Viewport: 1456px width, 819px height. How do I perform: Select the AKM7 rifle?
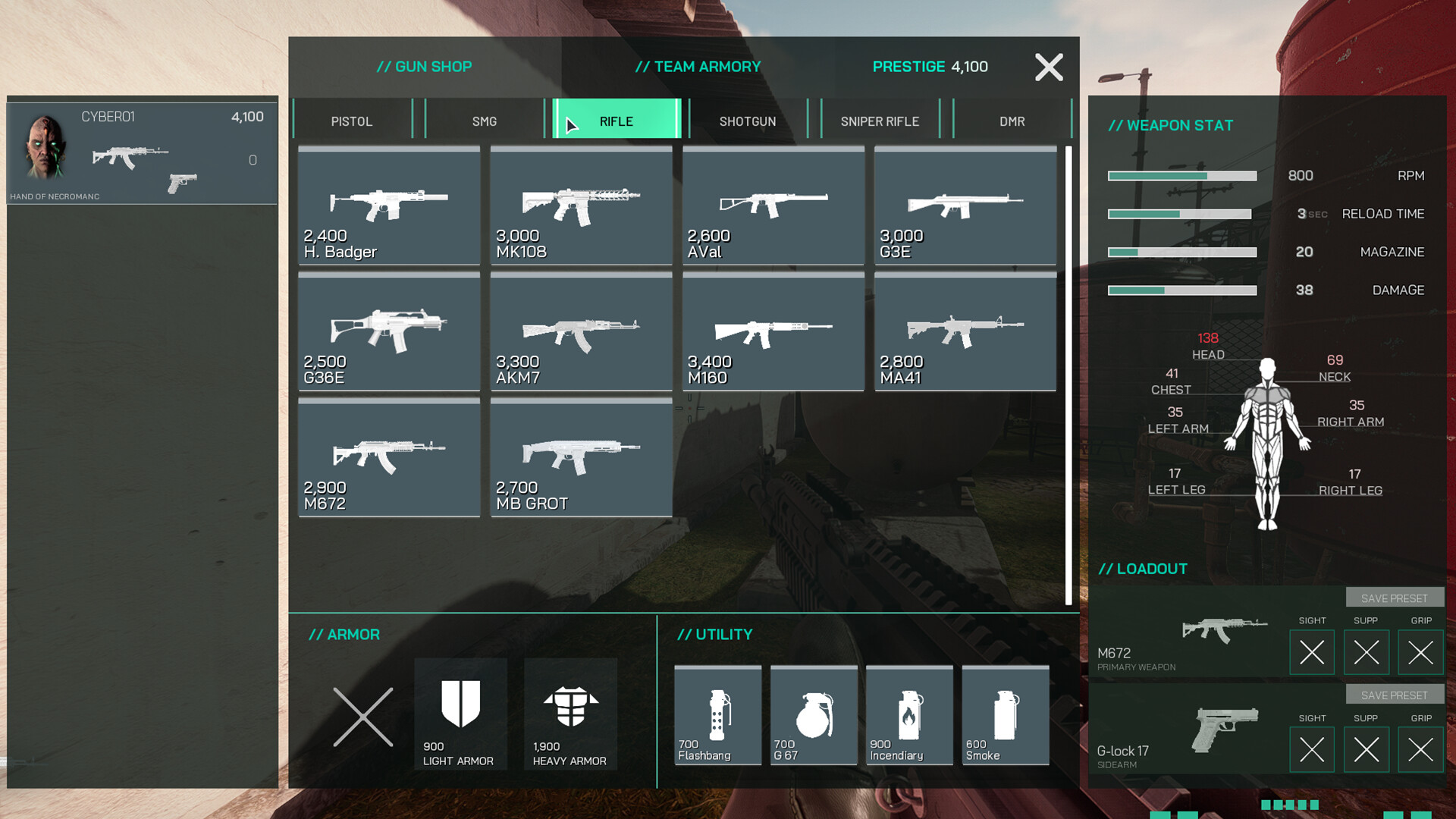[581, 334]
